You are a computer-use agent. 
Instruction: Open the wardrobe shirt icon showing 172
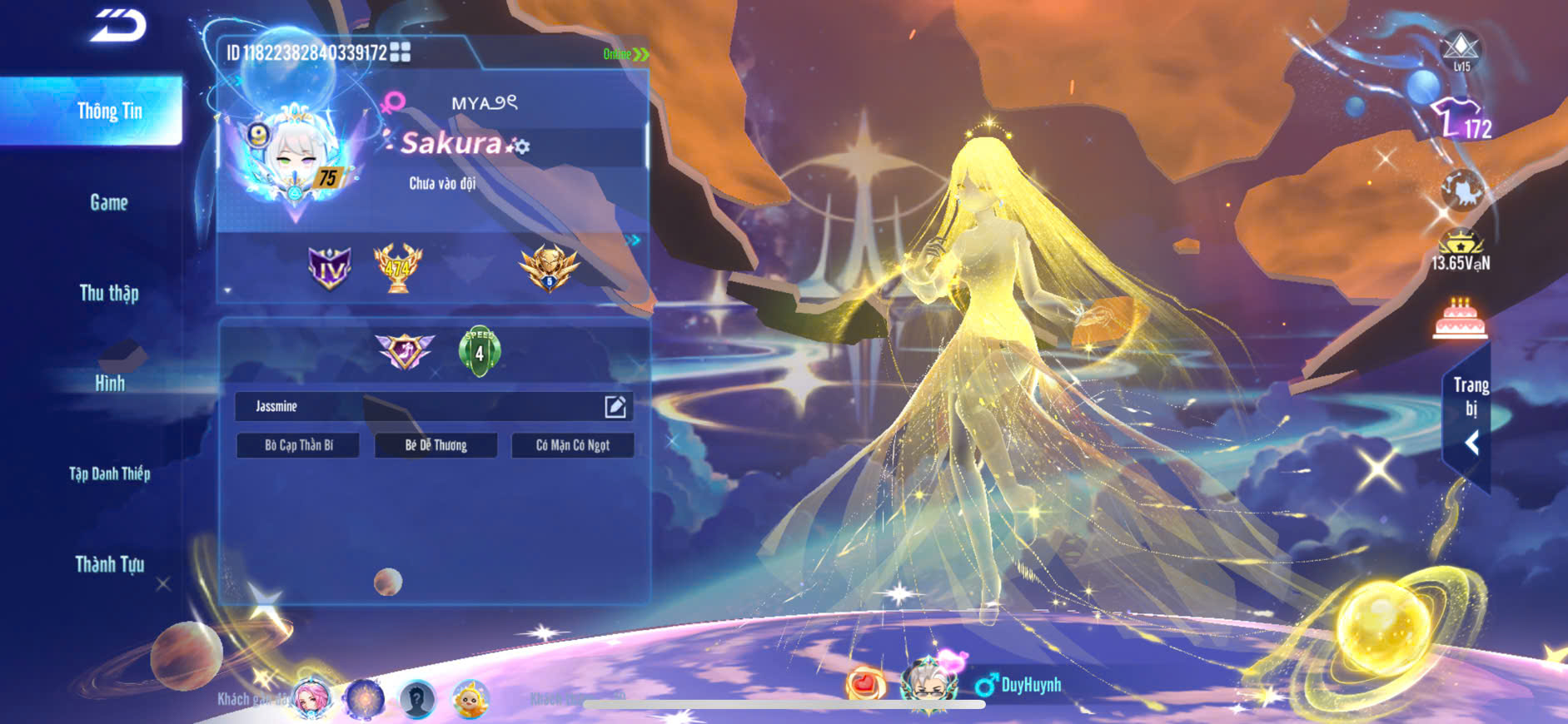coord(1461,119)
